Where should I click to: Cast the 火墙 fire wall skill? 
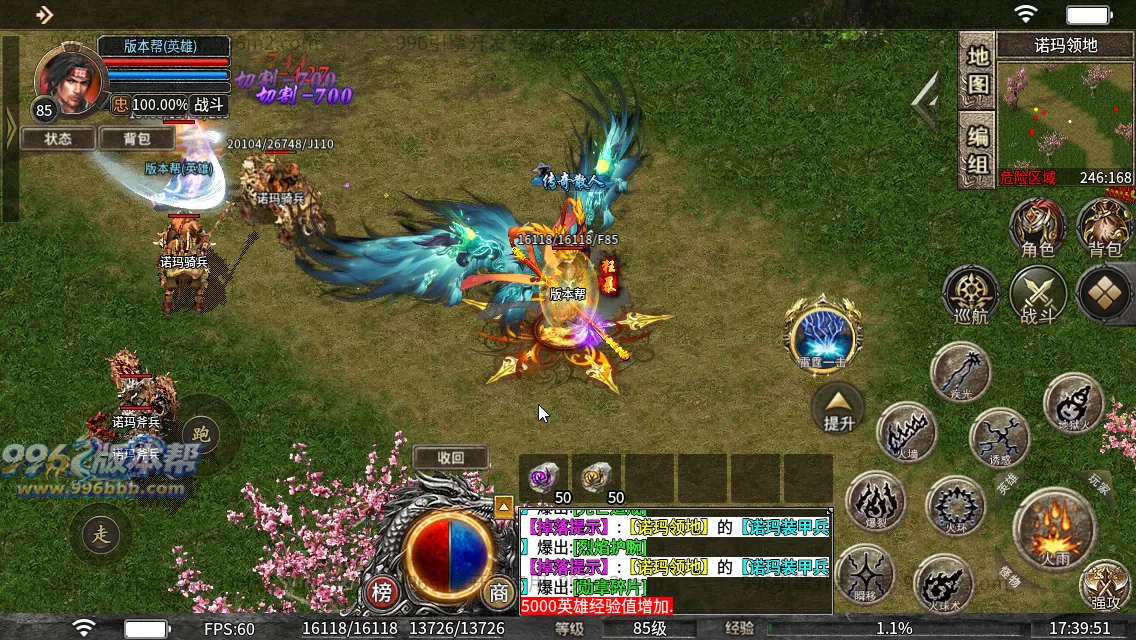pyautogui.click(x=906, y=433)
